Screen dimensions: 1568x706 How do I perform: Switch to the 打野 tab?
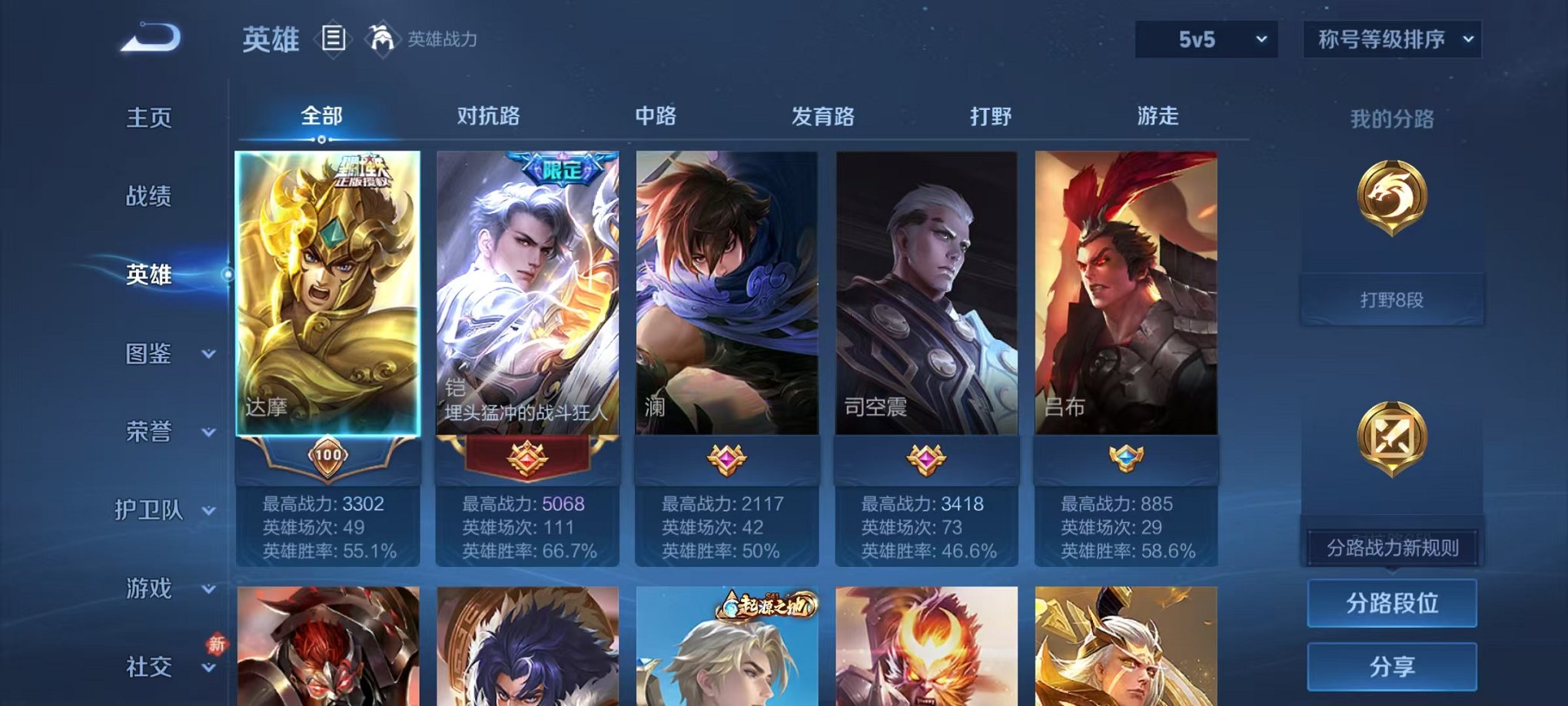992,116
